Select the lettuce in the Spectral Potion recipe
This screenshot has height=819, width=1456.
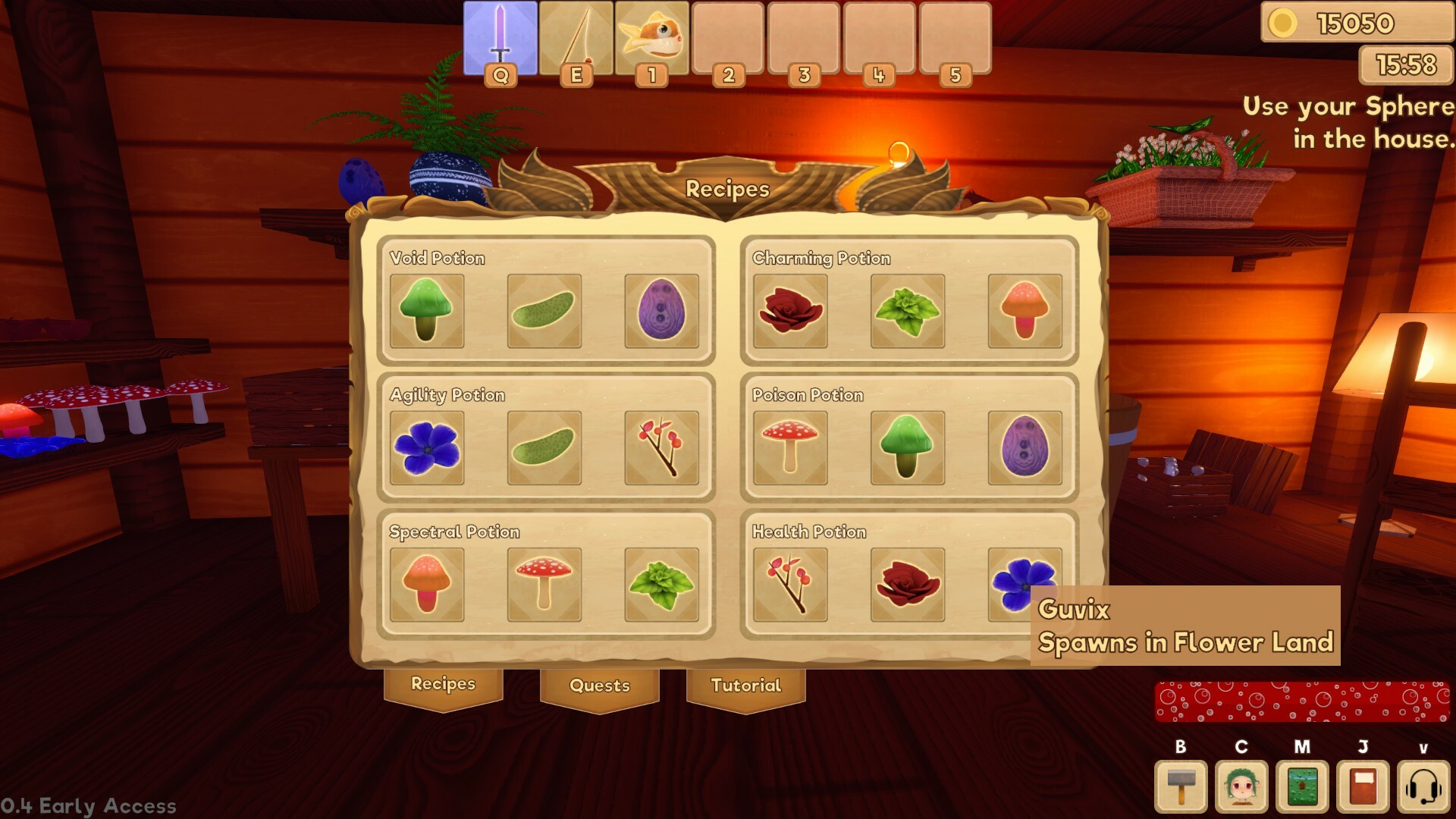(662, 583)
